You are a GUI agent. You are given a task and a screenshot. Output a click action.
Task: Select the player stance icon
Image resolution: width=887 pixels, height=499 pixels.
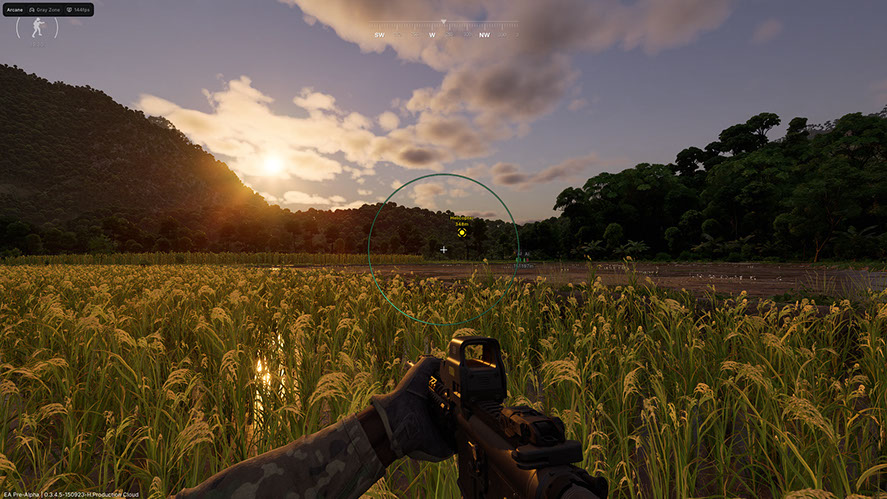pos(37,28)
